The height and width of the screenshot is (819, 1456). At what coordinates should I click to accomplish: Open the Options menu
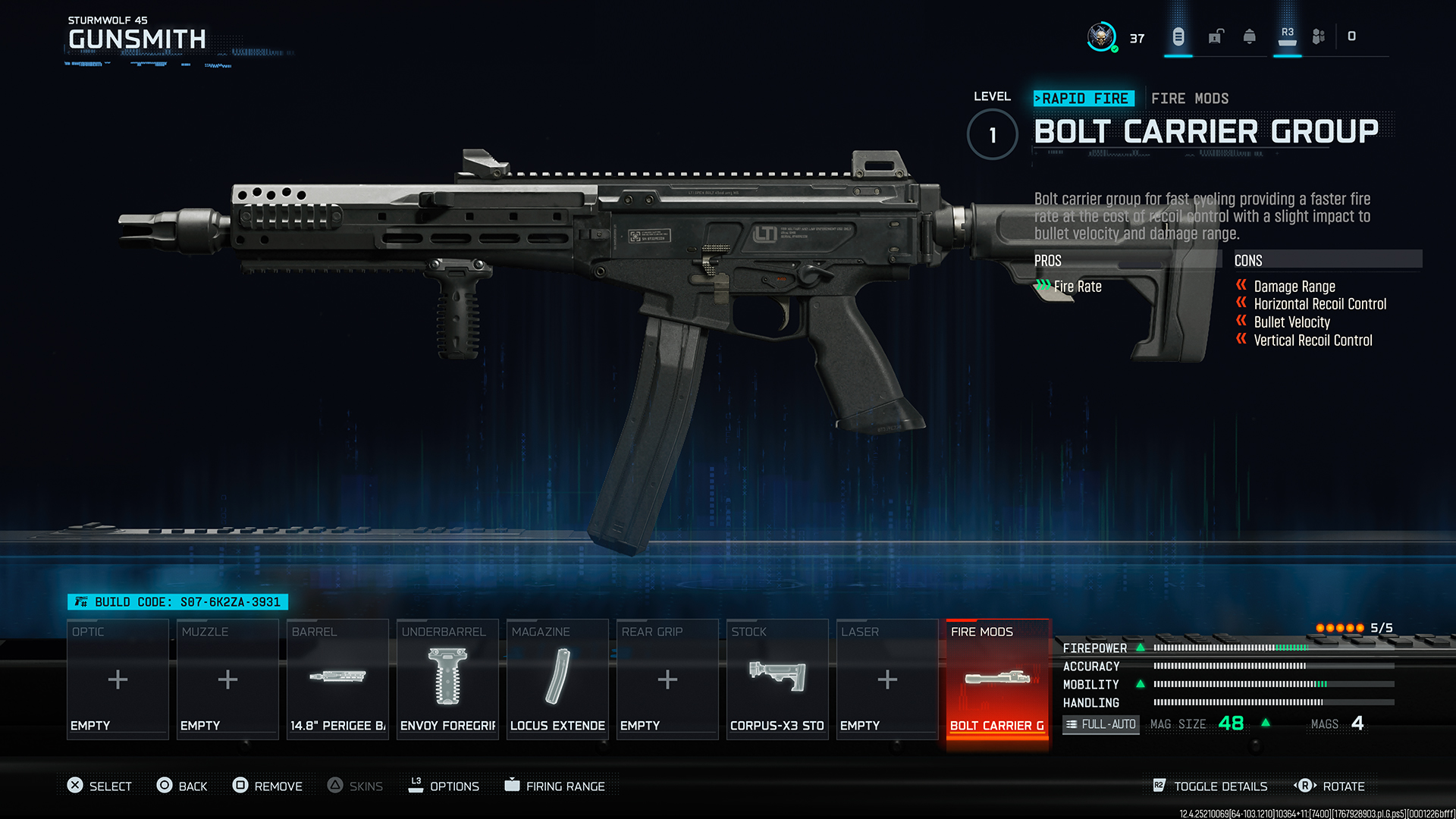click(444, 786)
